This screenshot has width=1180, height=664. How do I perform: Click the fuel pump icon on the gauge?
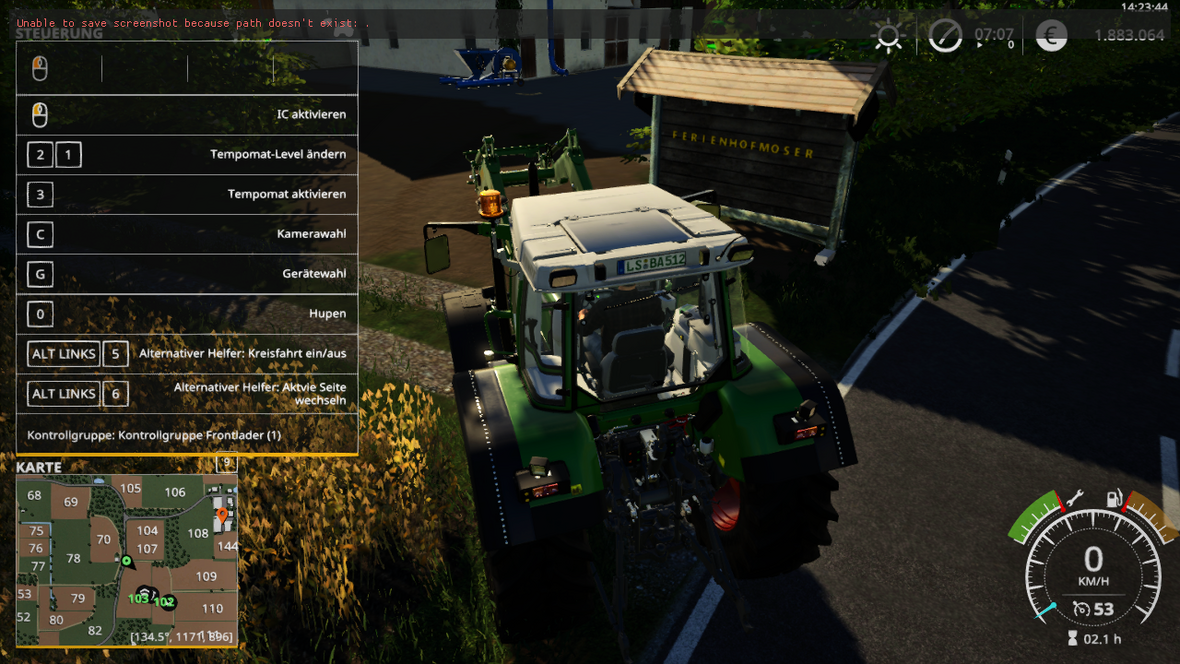coord(1112,498)
